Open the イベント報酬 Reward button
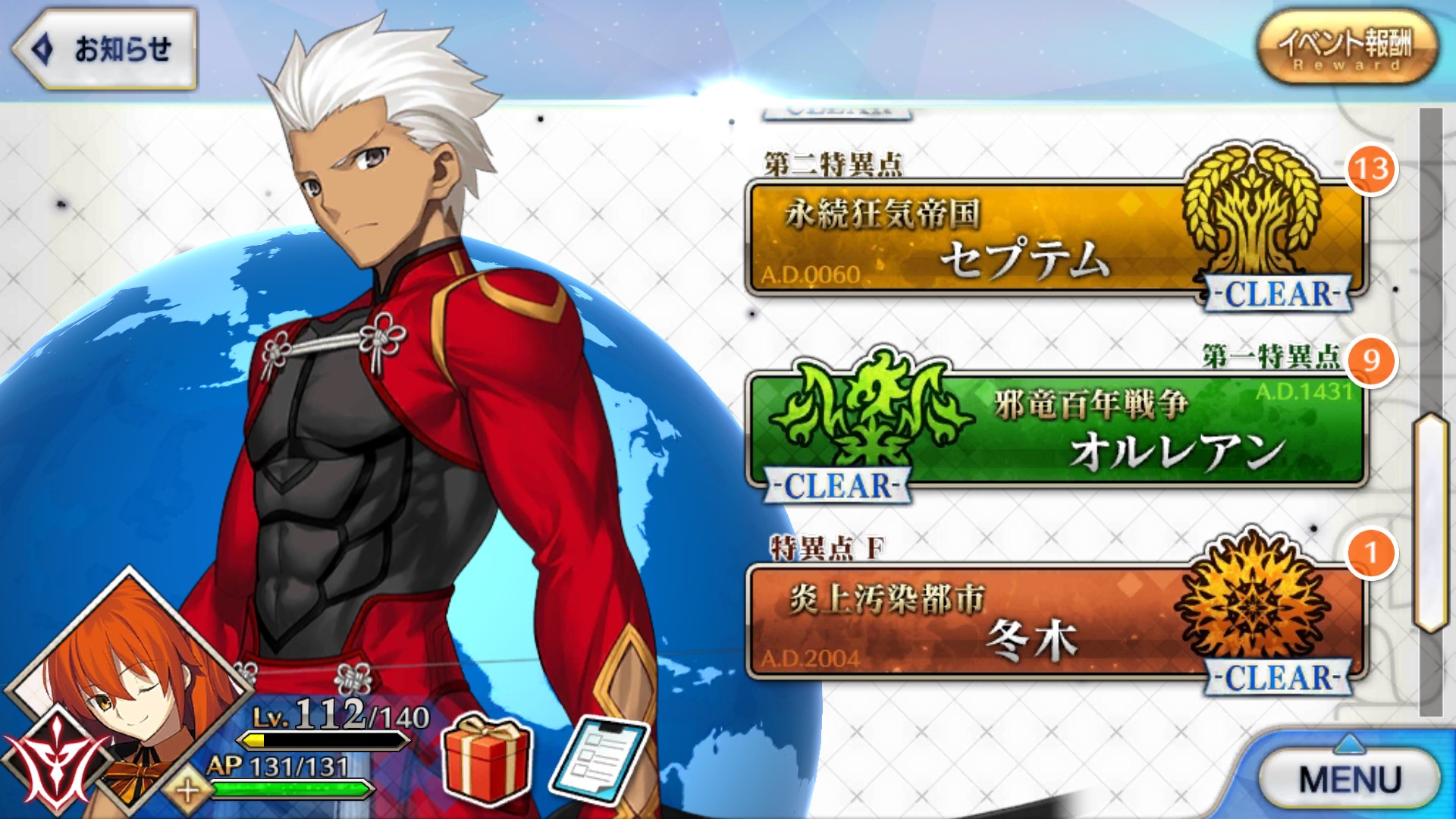Viewport: 1456px width, 819px height. (x=1347, y=47)
